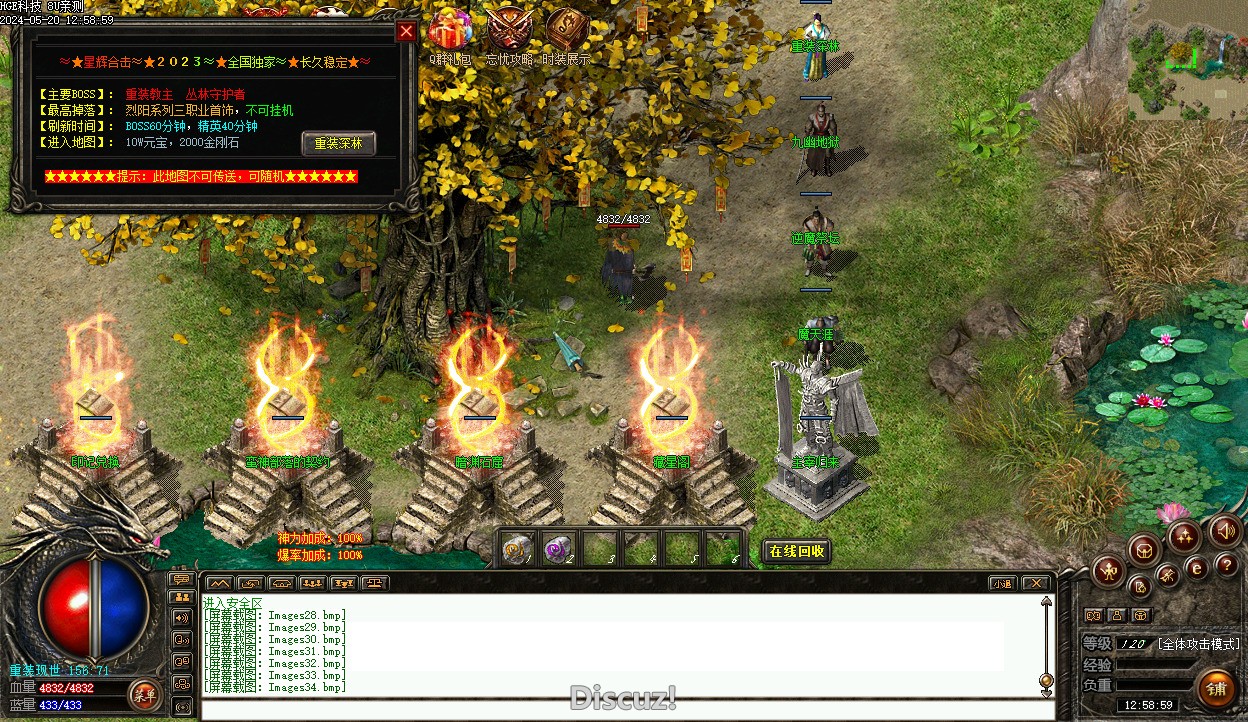
Task: Click the 在线回收 online recycle button
Action: click(x=796, y=551)
